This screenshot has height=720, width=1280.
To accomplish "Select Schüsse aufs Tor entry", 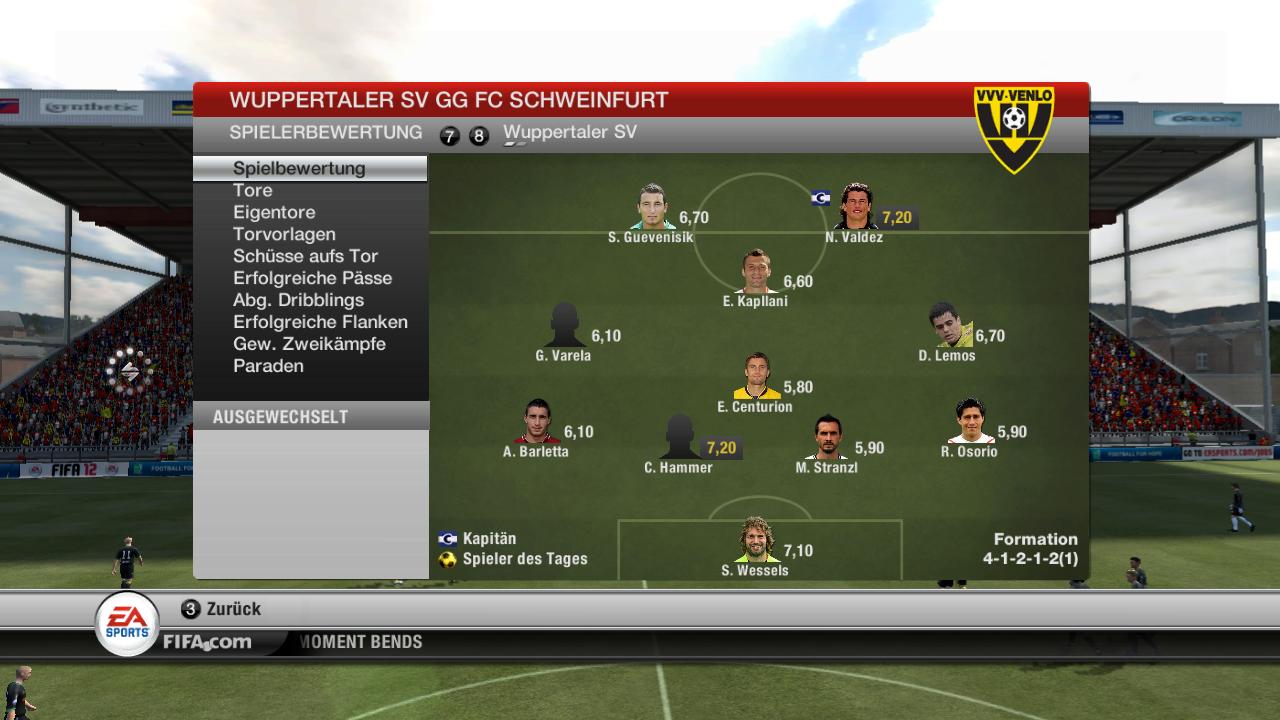I will [305, 256].
